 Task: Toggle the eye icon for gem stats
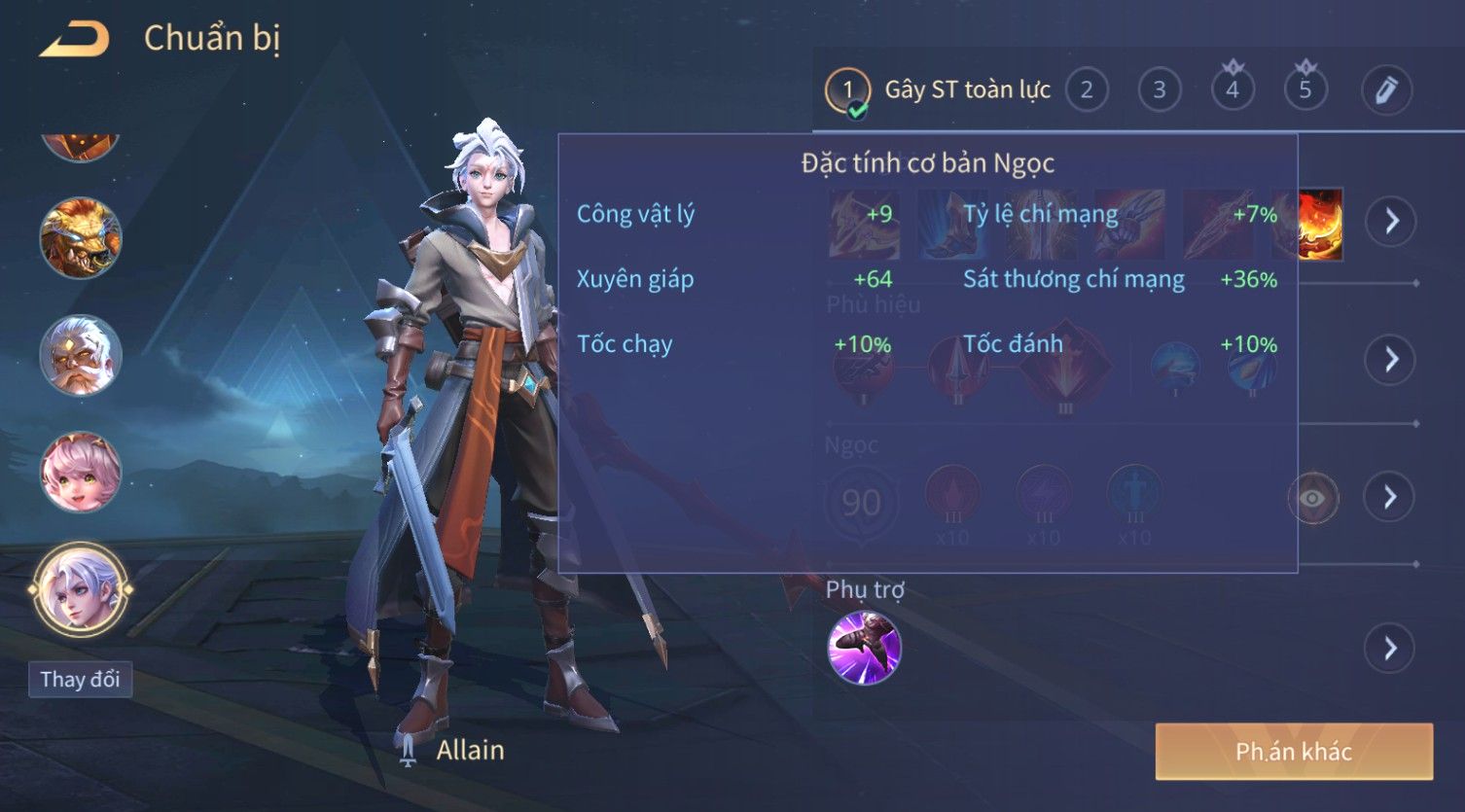1312,499
